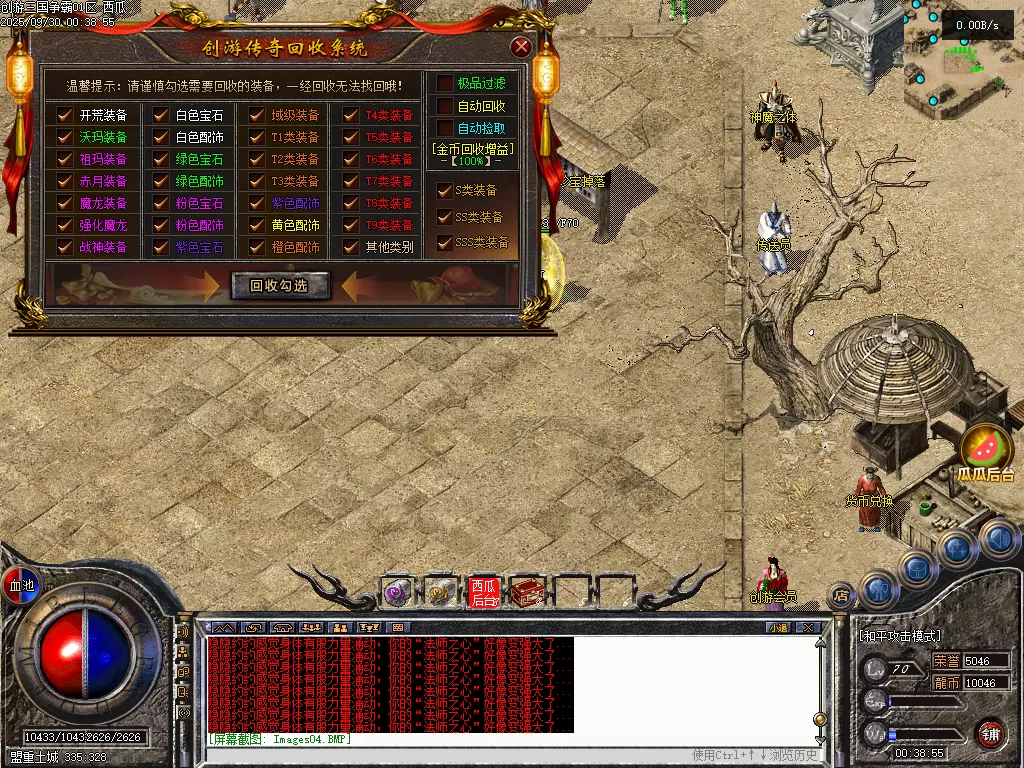Toggle the T4类装备 checkbox
The width and height of the screenshot is (1024, 768).
coord(350,115)
